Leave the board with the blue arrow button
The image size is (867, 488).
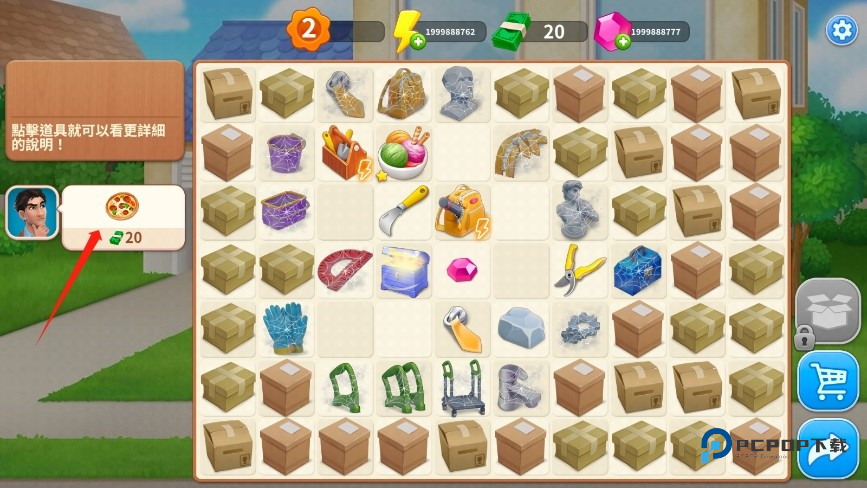pyautogui.click(x=828, y=450)
